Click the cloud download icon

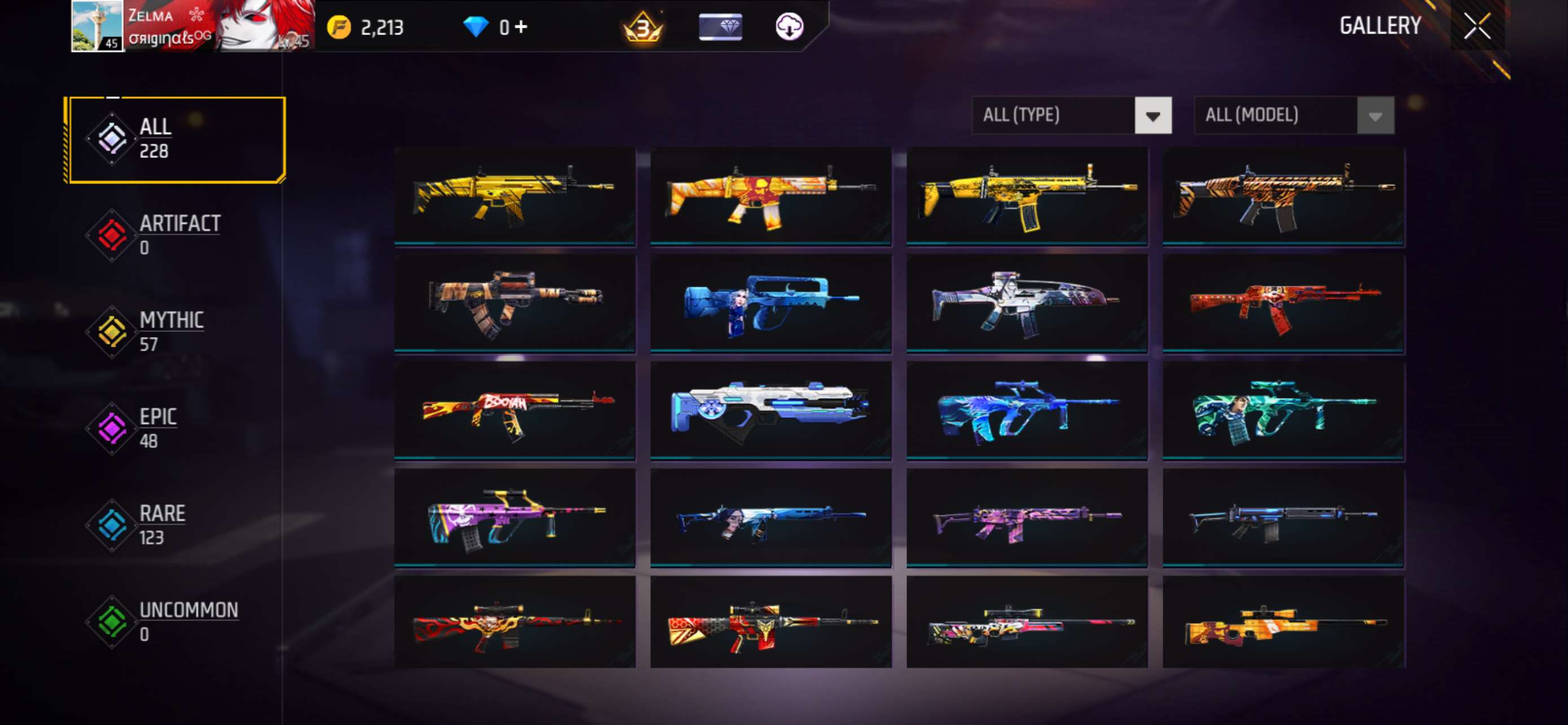(790, 26)
